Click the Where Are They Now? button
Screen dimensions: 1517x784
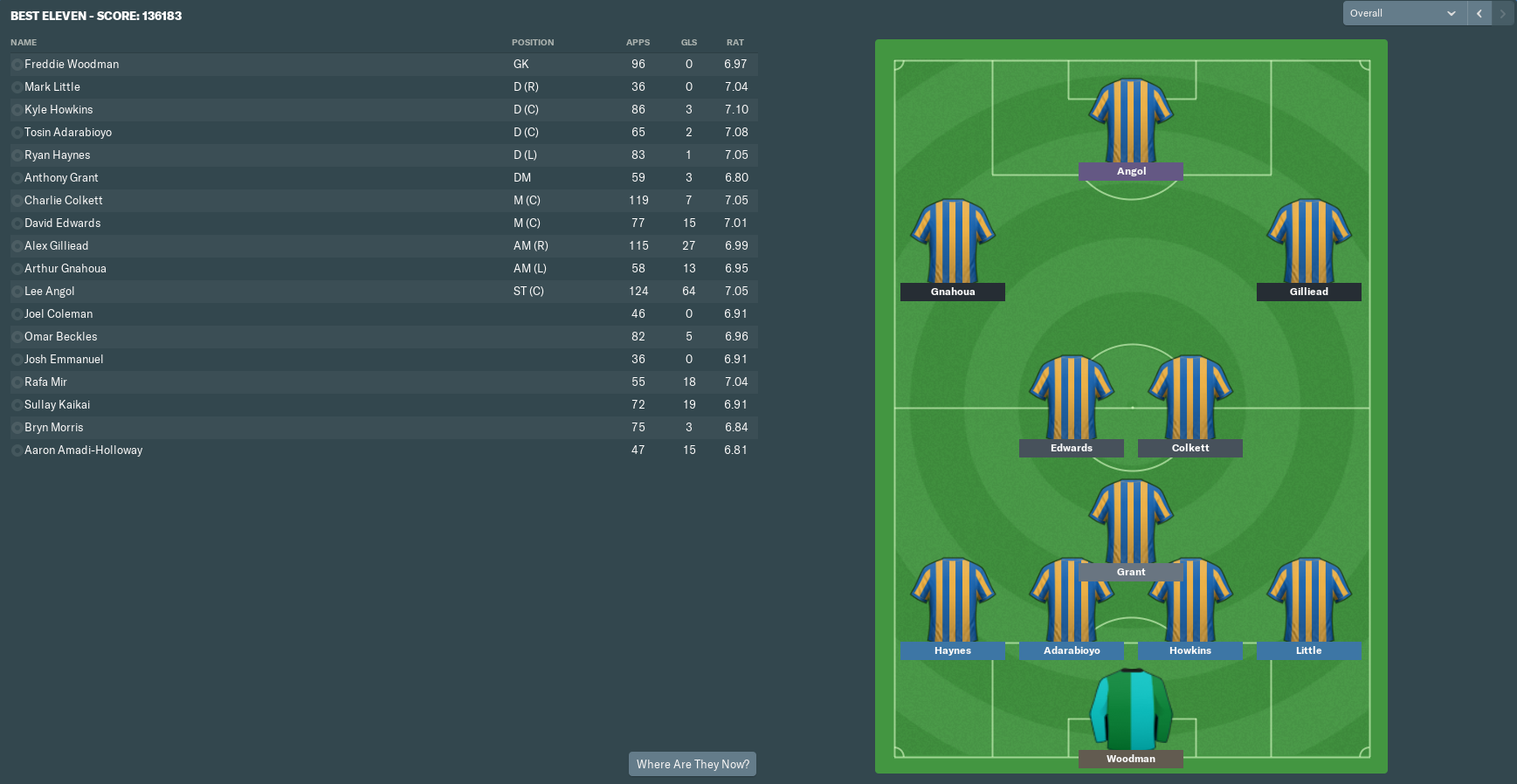click(693, 764)
